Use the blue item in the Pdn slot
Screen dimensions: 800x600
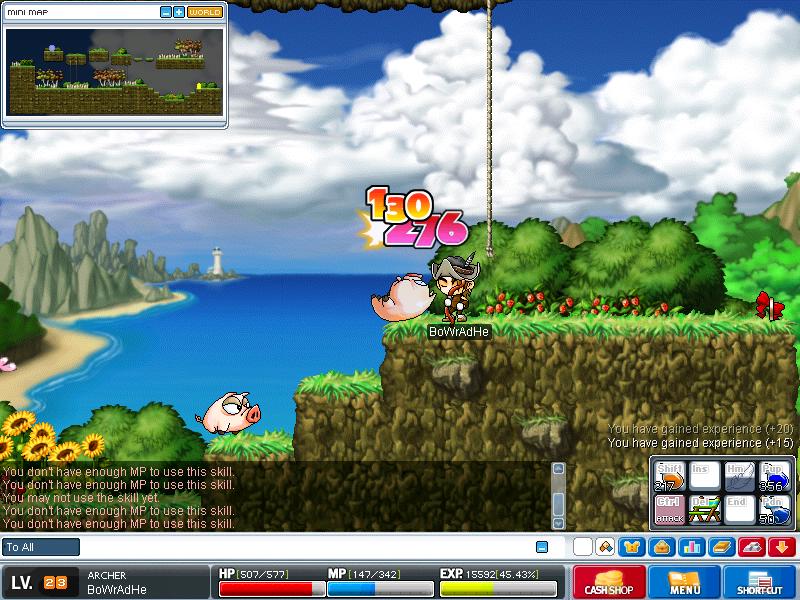pos(774,509)
